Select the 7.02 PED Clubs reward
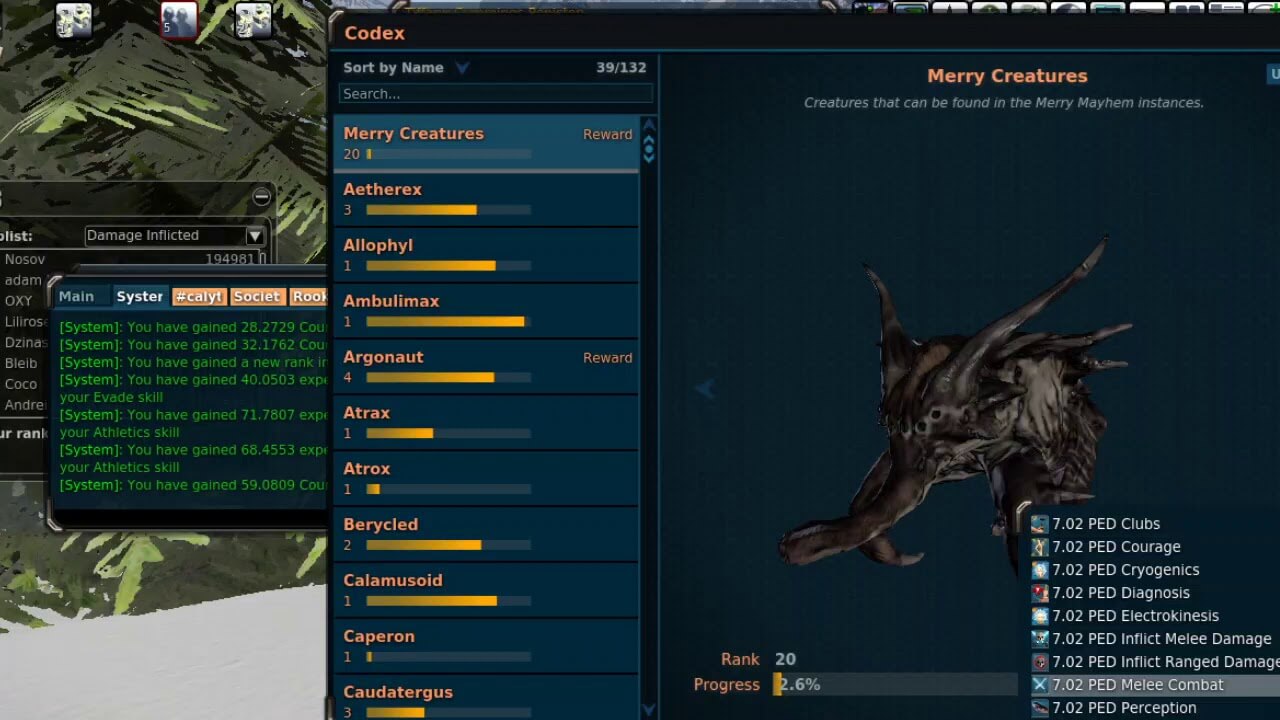This screenshot has width=1280, height=720. point(1106,524)
